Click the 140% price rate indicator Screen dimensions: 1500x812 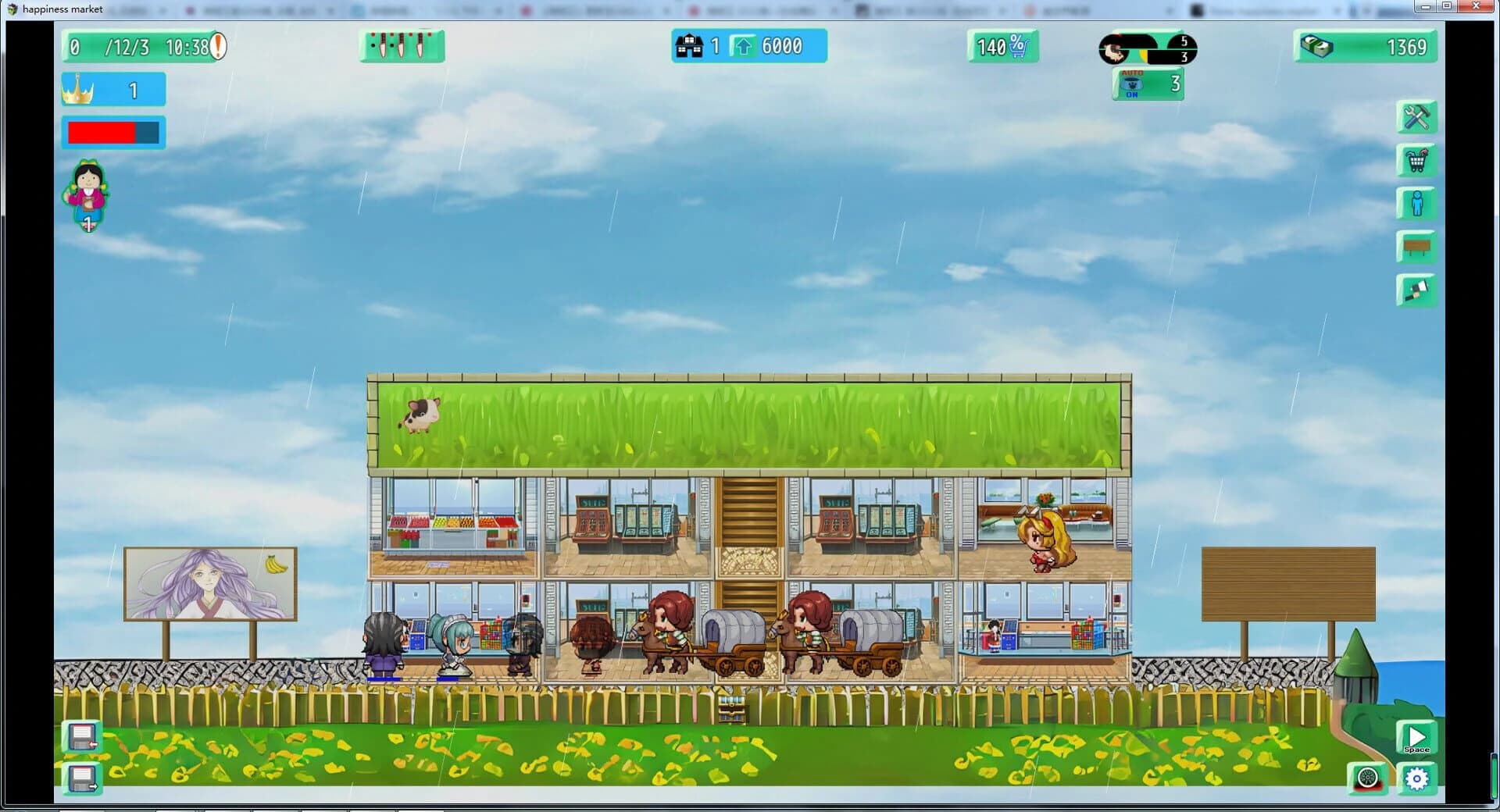click(1002, 46)
